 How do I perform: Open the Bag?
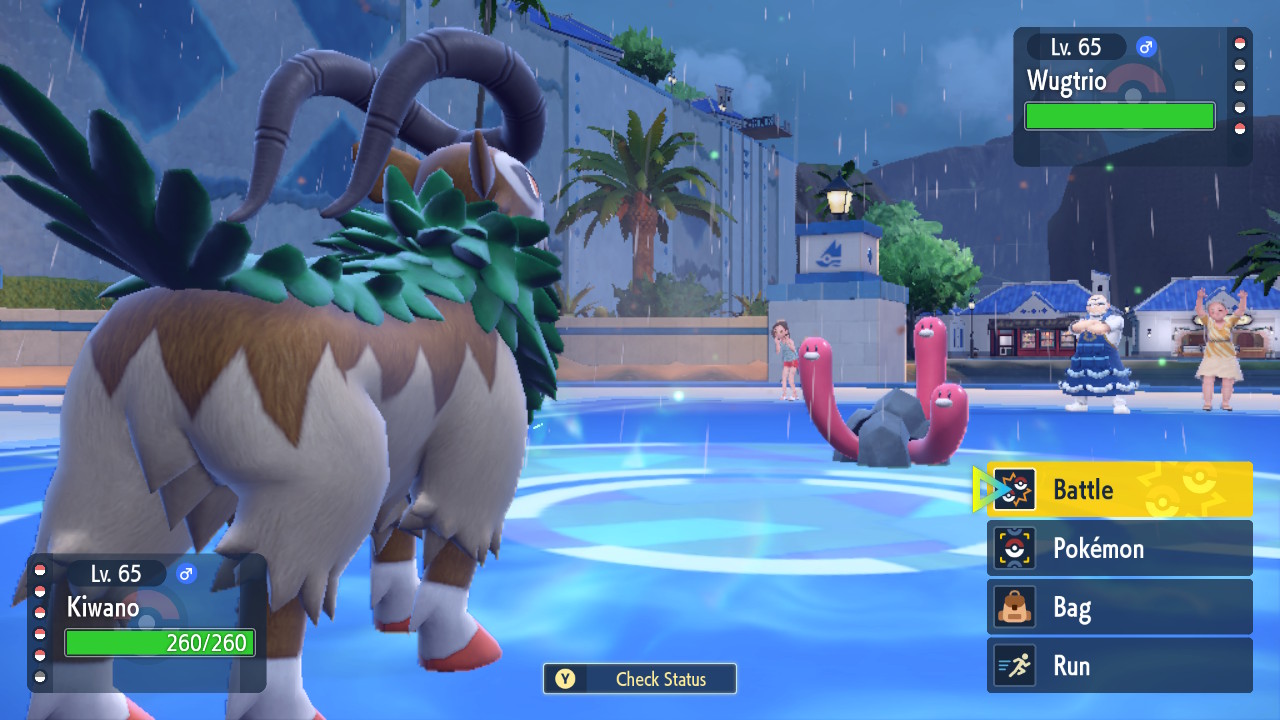1119,607
